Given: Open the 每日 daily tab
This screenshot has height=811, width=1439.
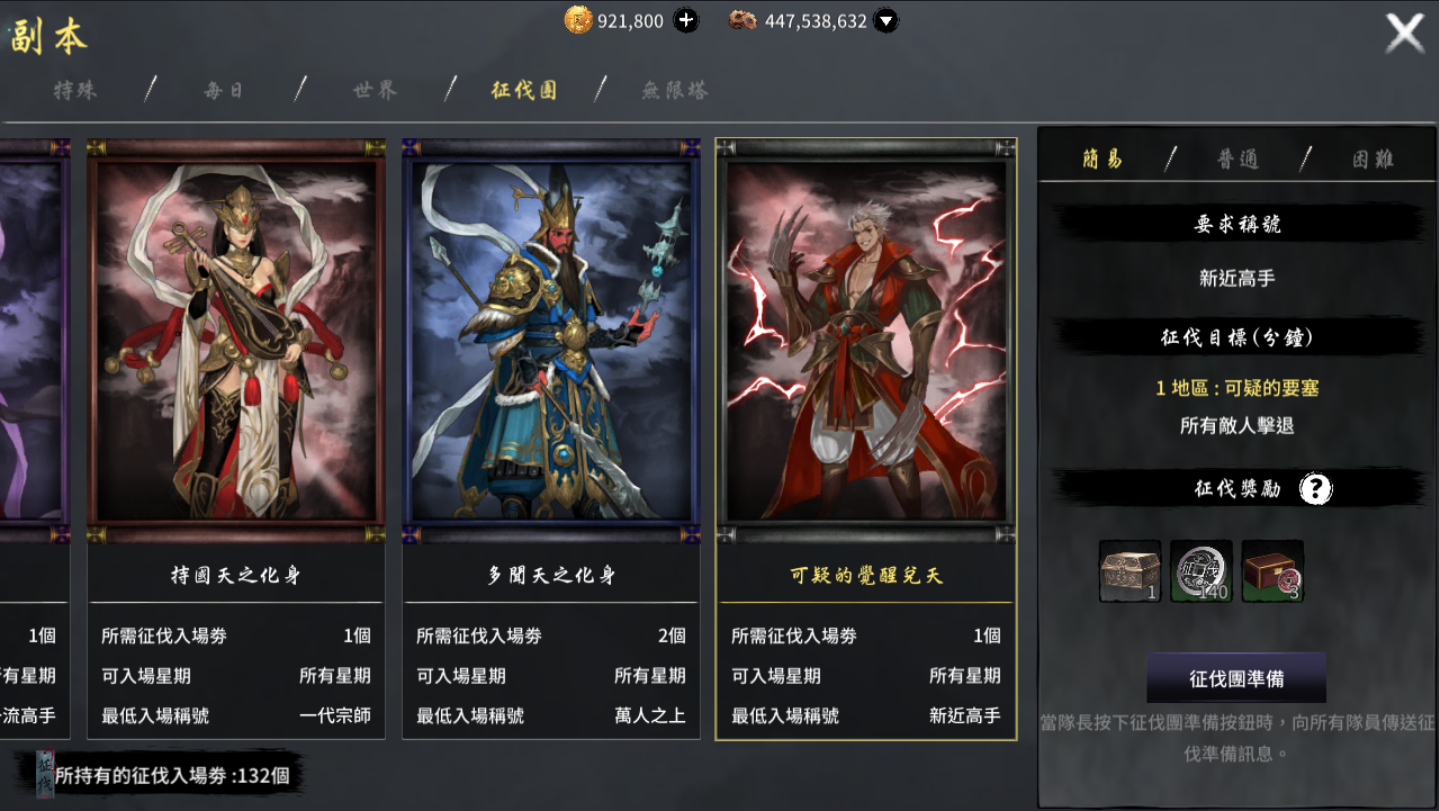Looking at the screenshot, I should (224, 90).
